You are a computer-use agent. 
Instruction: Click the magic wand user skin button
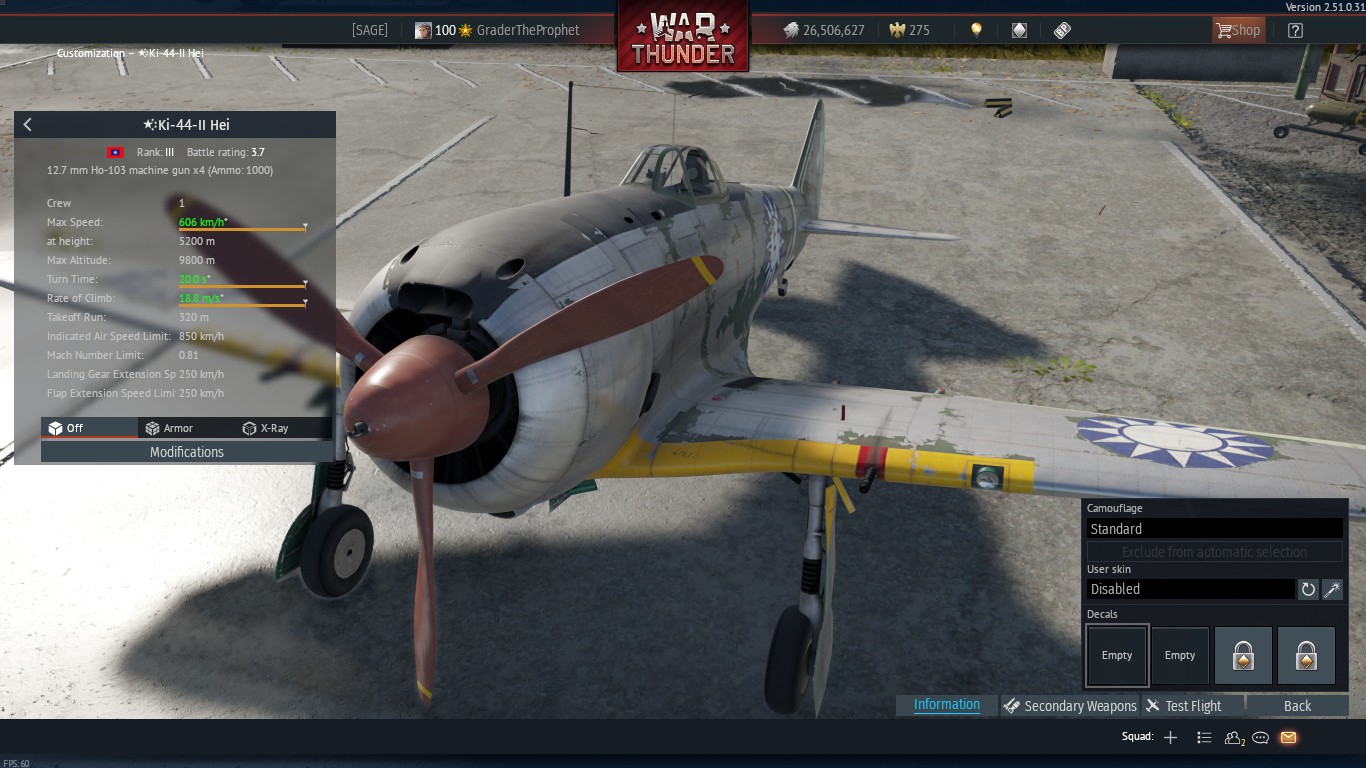click(1332, 589)
